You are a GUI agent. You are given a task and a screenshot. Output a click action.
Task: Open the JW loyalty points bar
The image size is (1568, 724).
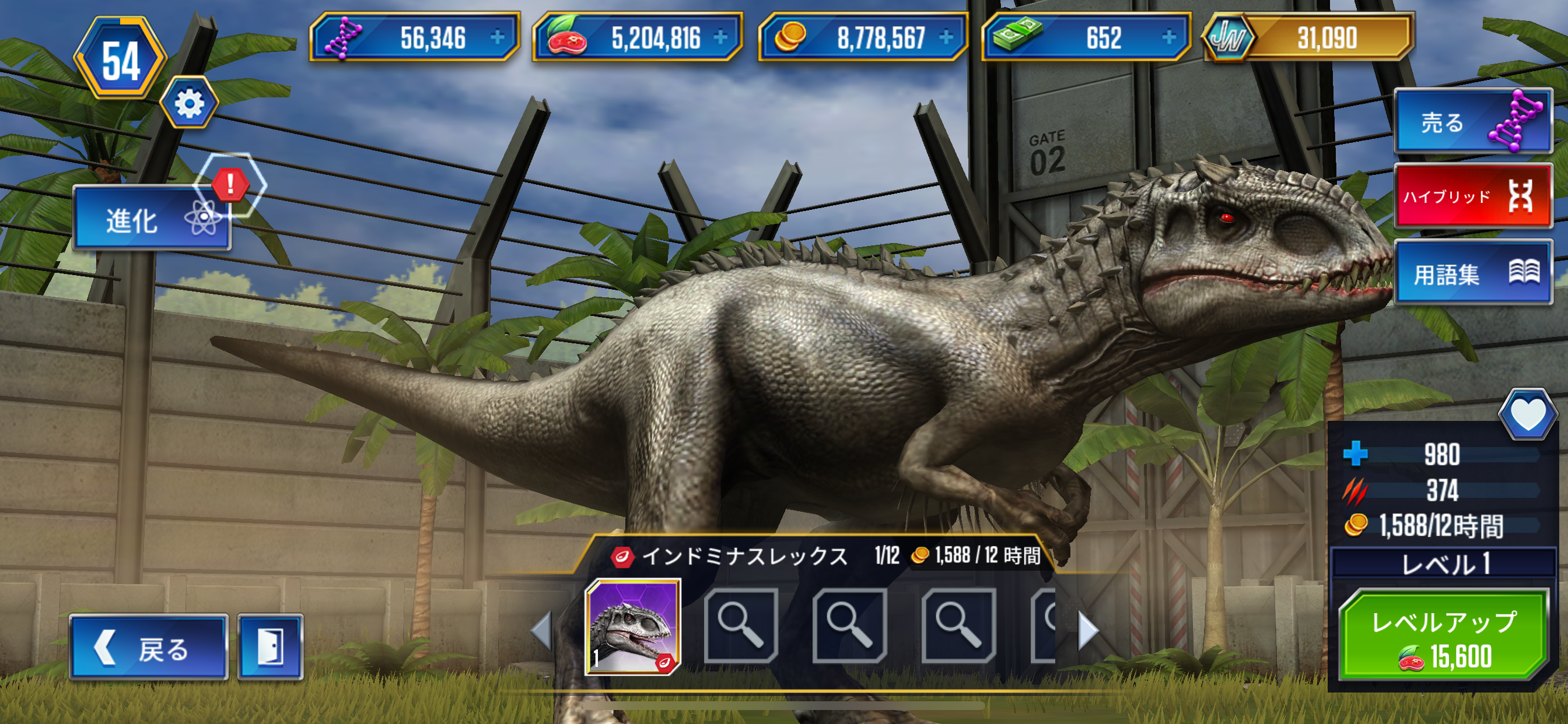[x=1308, y=38]
